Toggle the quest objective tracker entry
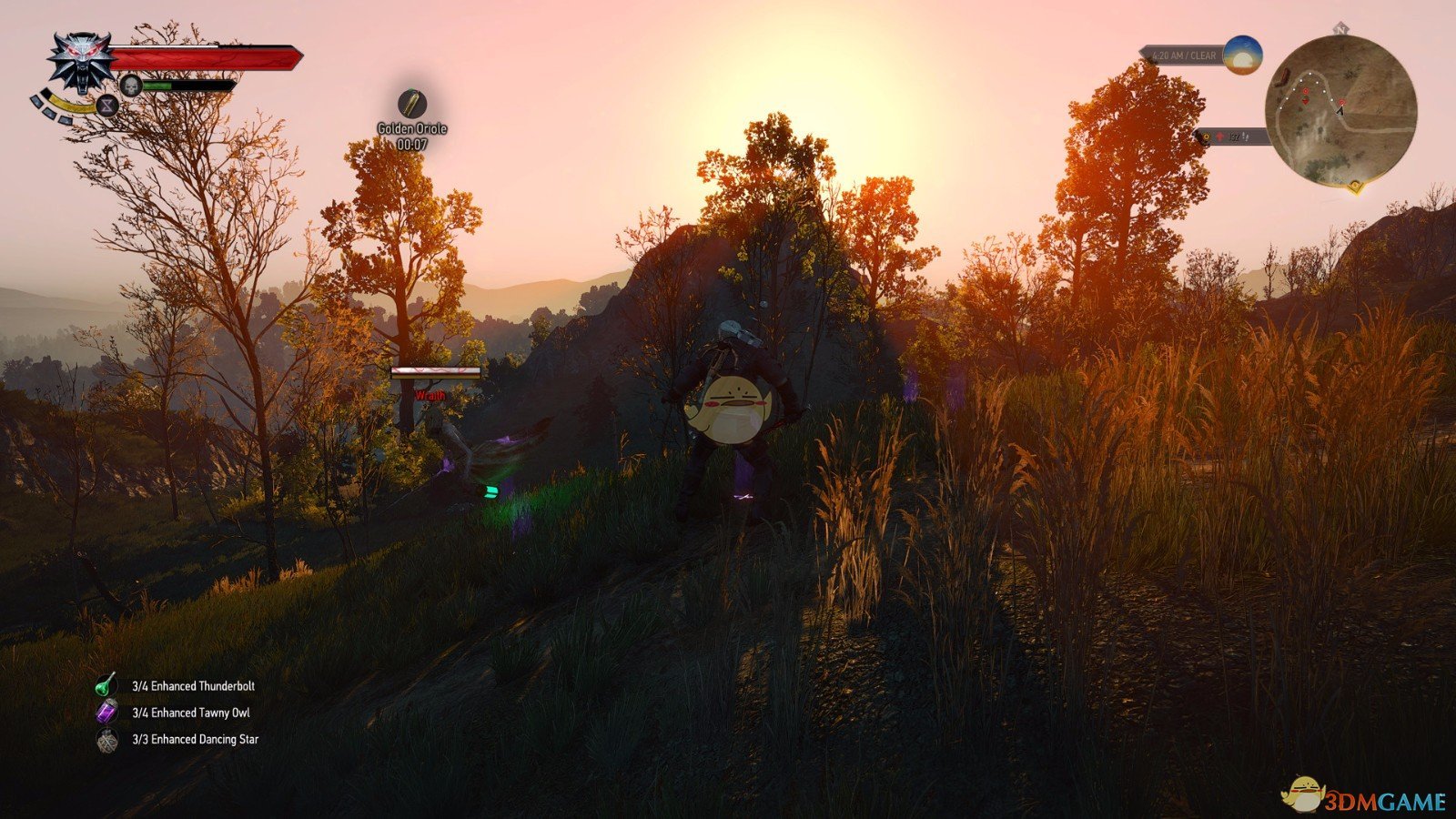This screenshot has width=1456, height=819. 1238,136
